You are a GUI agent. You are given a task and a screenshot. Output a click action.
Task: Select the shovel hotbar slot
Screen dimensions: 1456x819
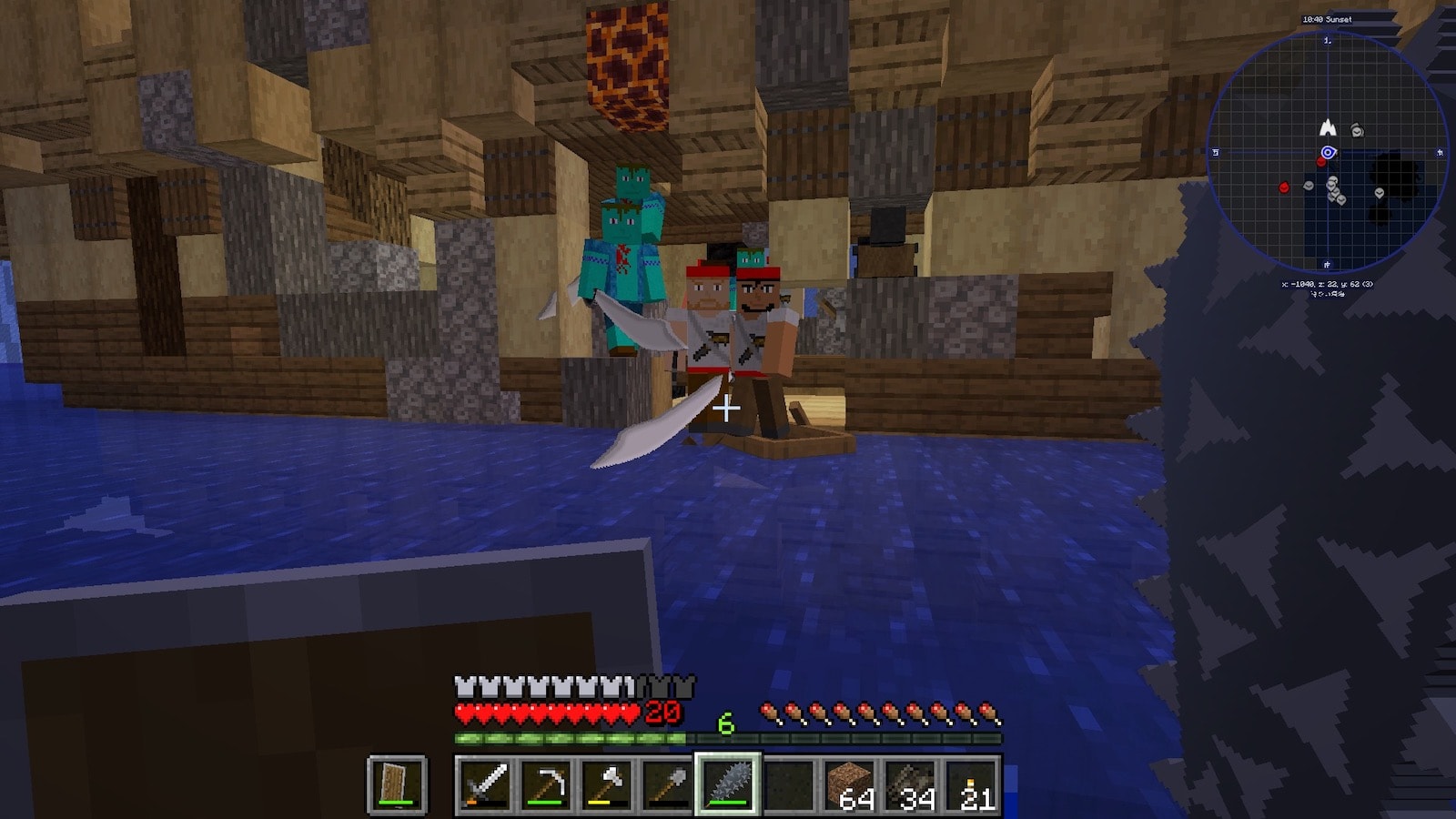tap(667, 784)
